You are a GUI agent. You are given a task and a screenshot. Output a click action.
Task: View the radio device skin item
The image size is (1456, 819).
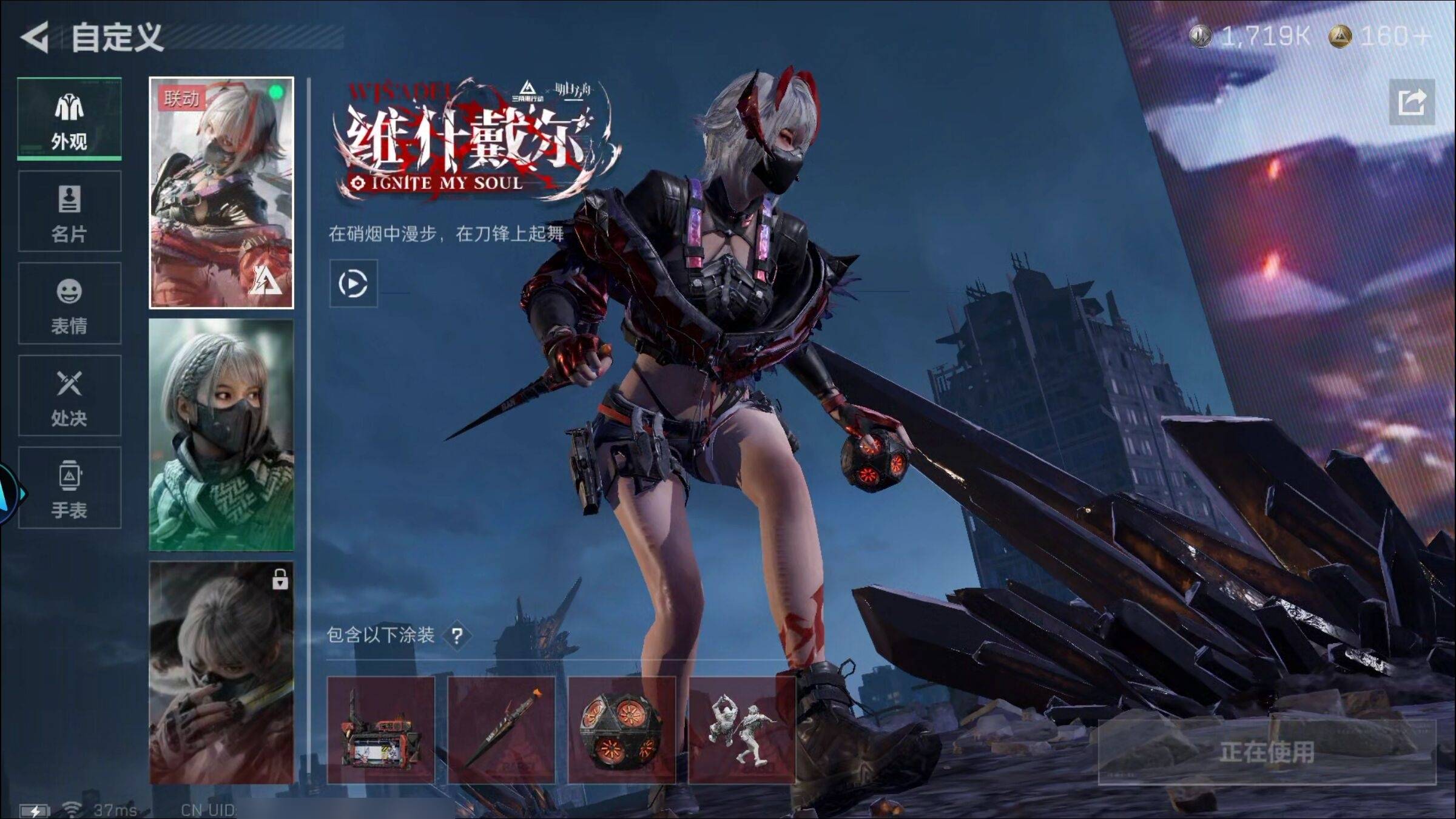pos(381,730)
